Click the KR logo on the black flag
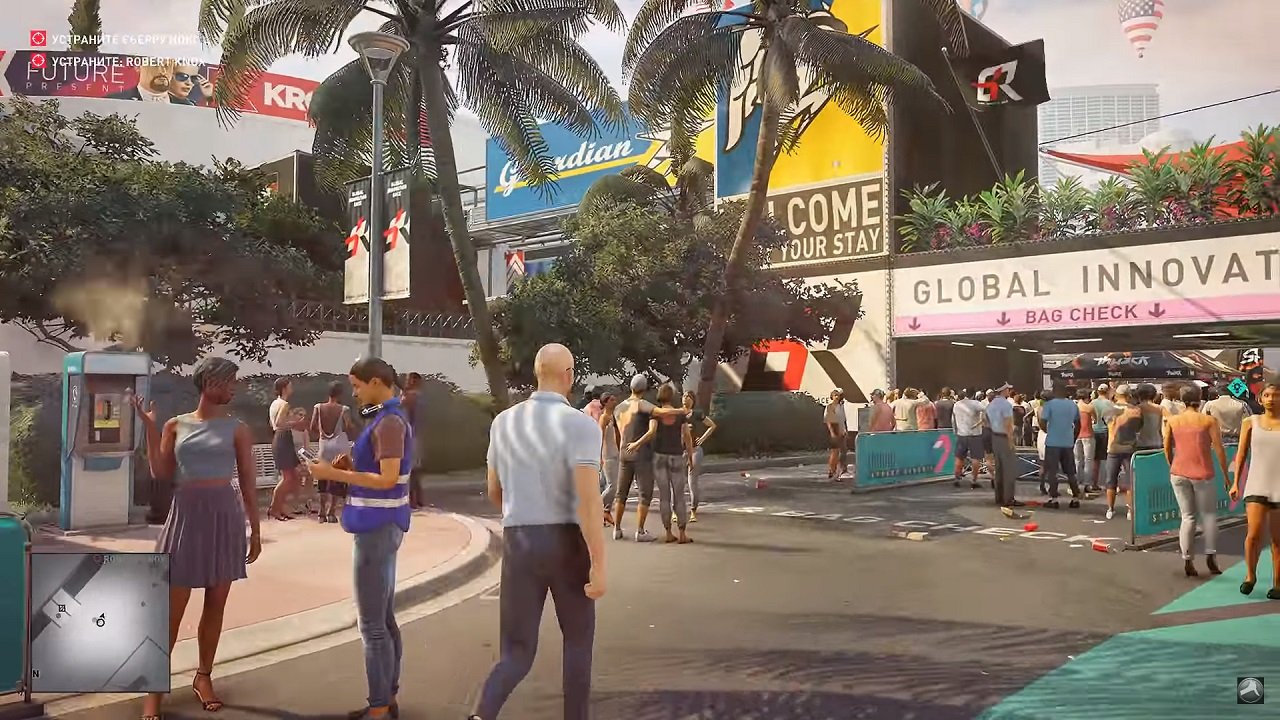Screen dimensions: 1280x720 (997, 80)
